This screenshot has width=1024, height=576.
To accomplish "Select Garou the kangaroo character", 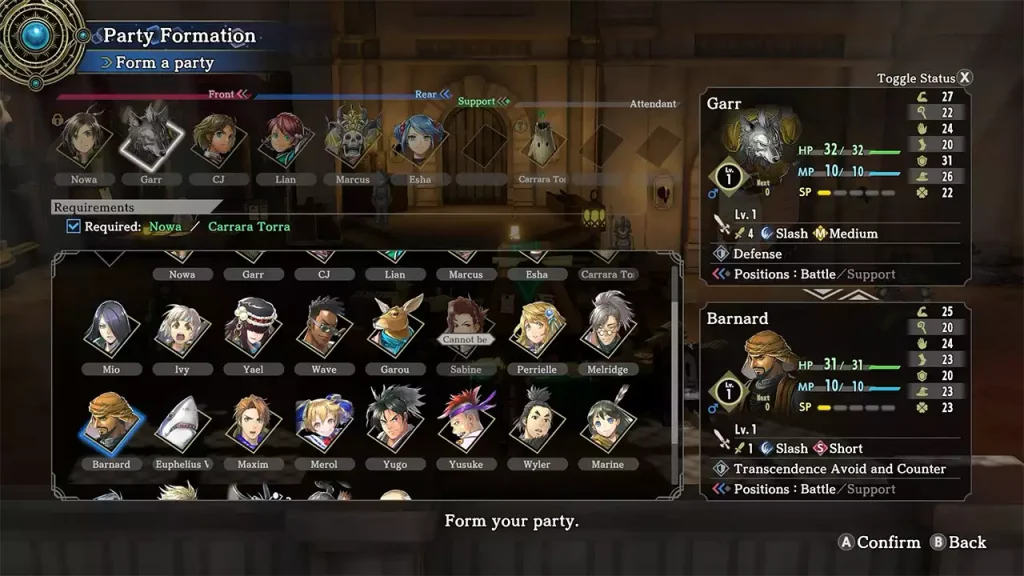I will point(395,327).
